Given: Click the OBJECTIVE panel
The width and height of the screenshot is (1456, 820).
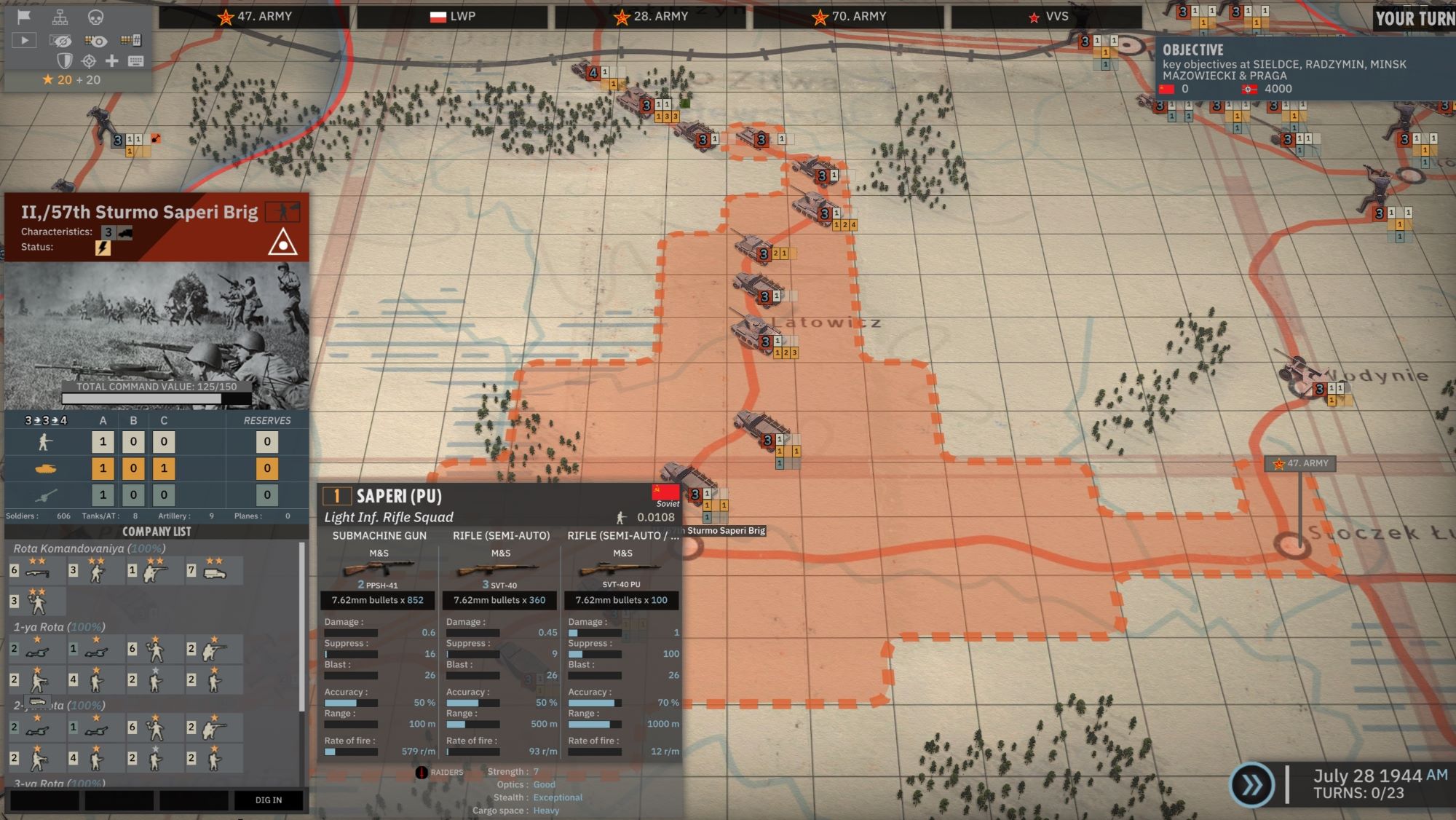Looking at the screenshot, I should tap(1303, 69).
